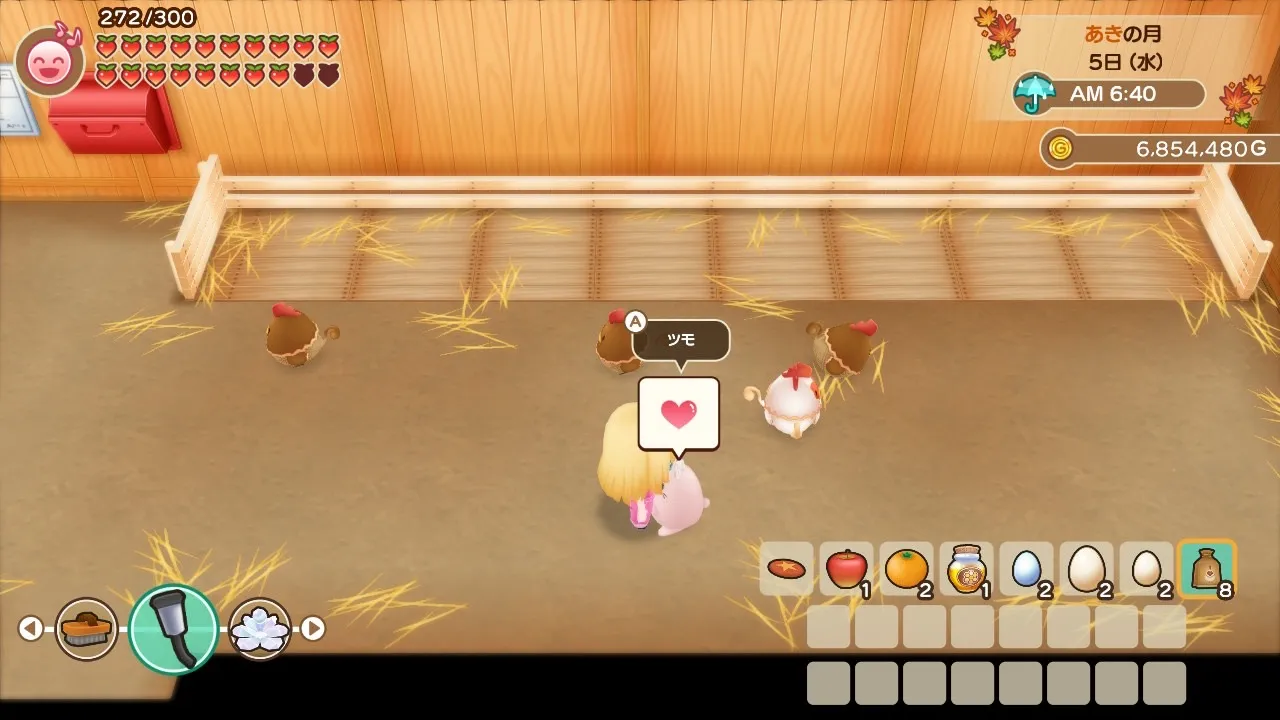
Task: Select the highlighted feed bag slot
Action: coord(1206,569)
